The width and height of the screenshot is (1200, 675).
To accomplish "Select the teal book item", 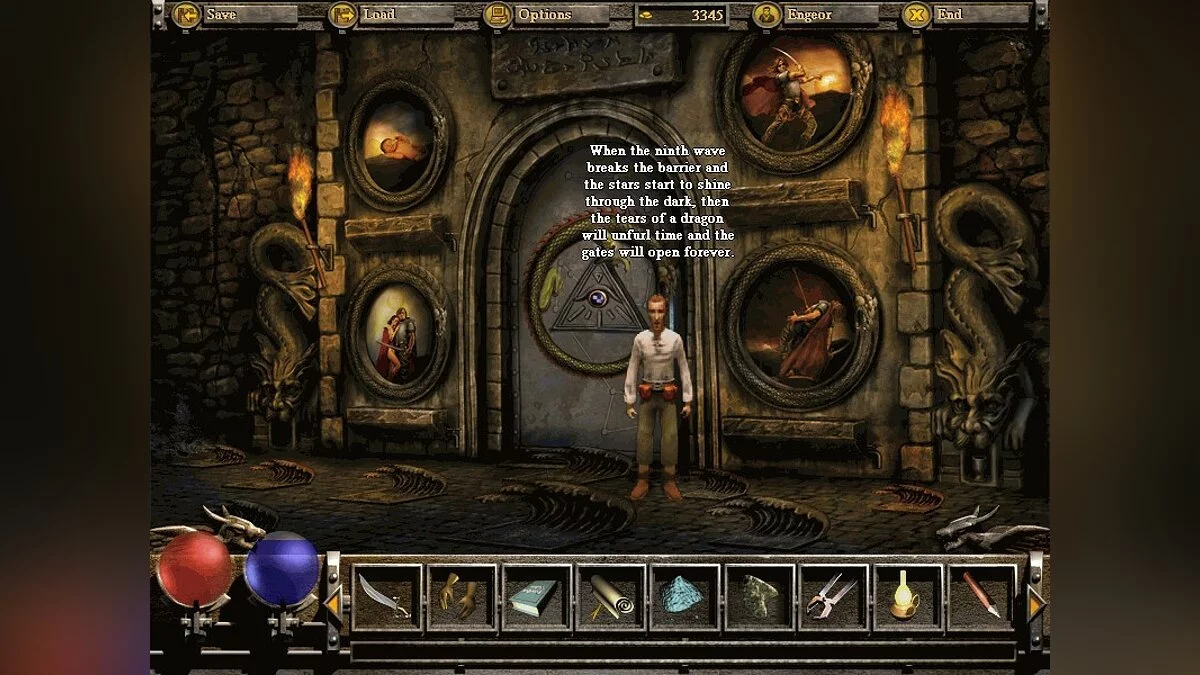I will pos(537,597).
